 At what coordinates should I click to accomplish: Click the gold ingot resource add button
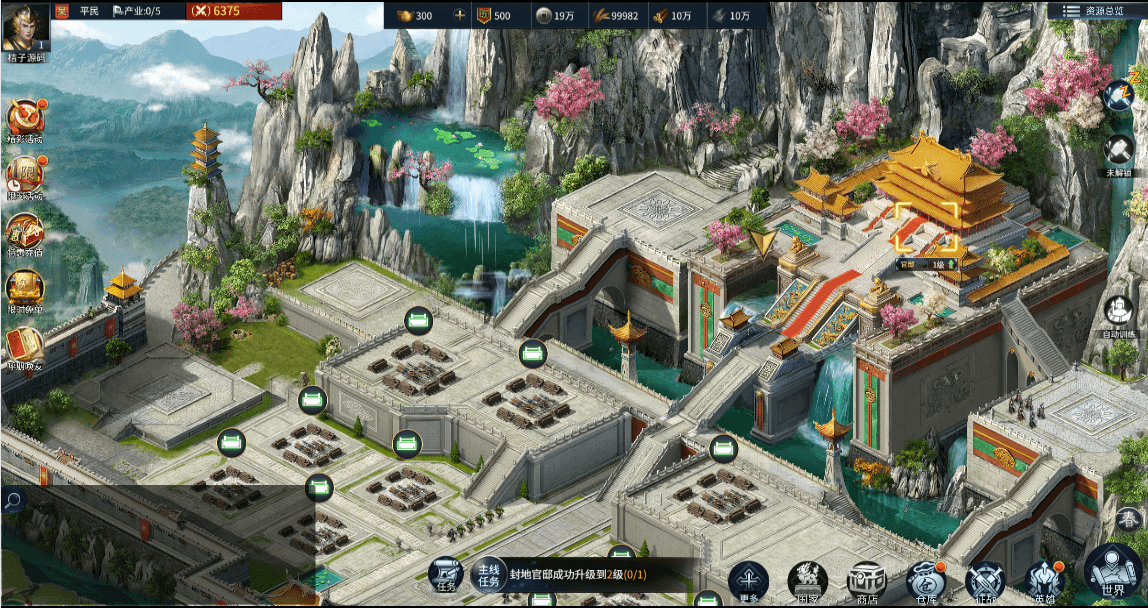point(460,15)
